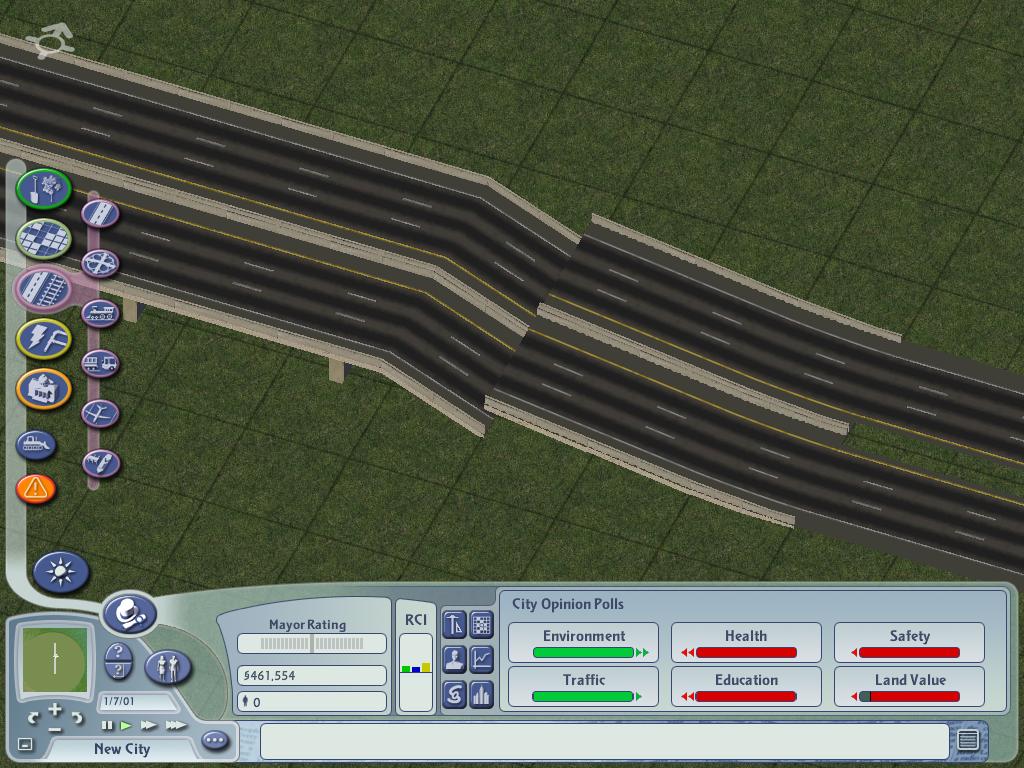Click the minimap
The image size is (1024, 768).
tap(53, 660)
